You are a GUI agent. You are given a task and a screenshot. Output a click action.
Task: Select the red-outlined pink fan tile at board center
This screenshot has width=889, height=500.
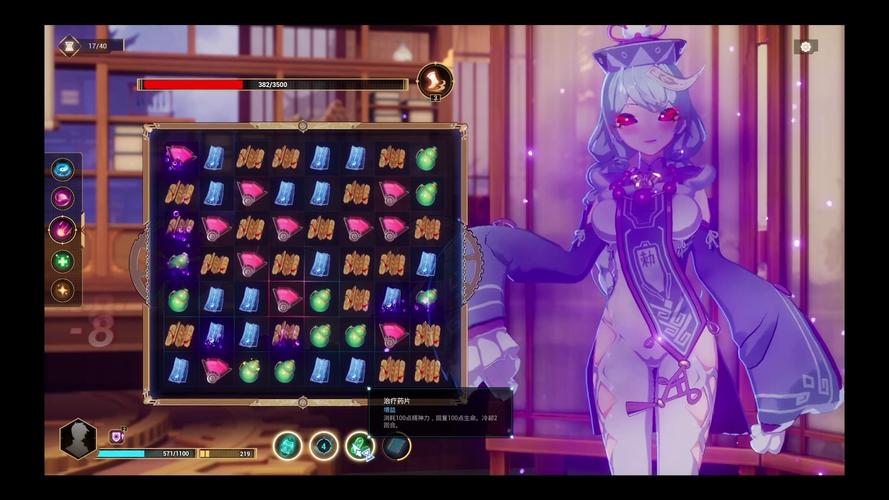(286, 298)
